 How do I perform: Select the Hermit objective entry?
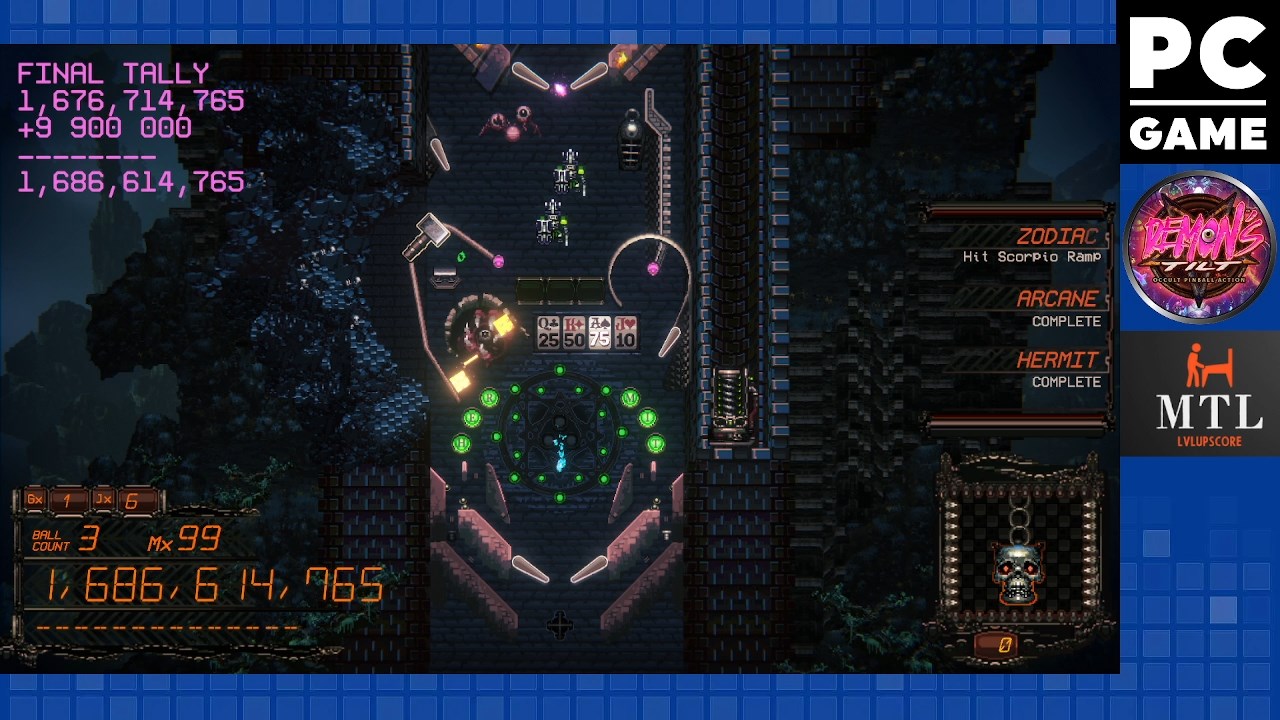1030,369
